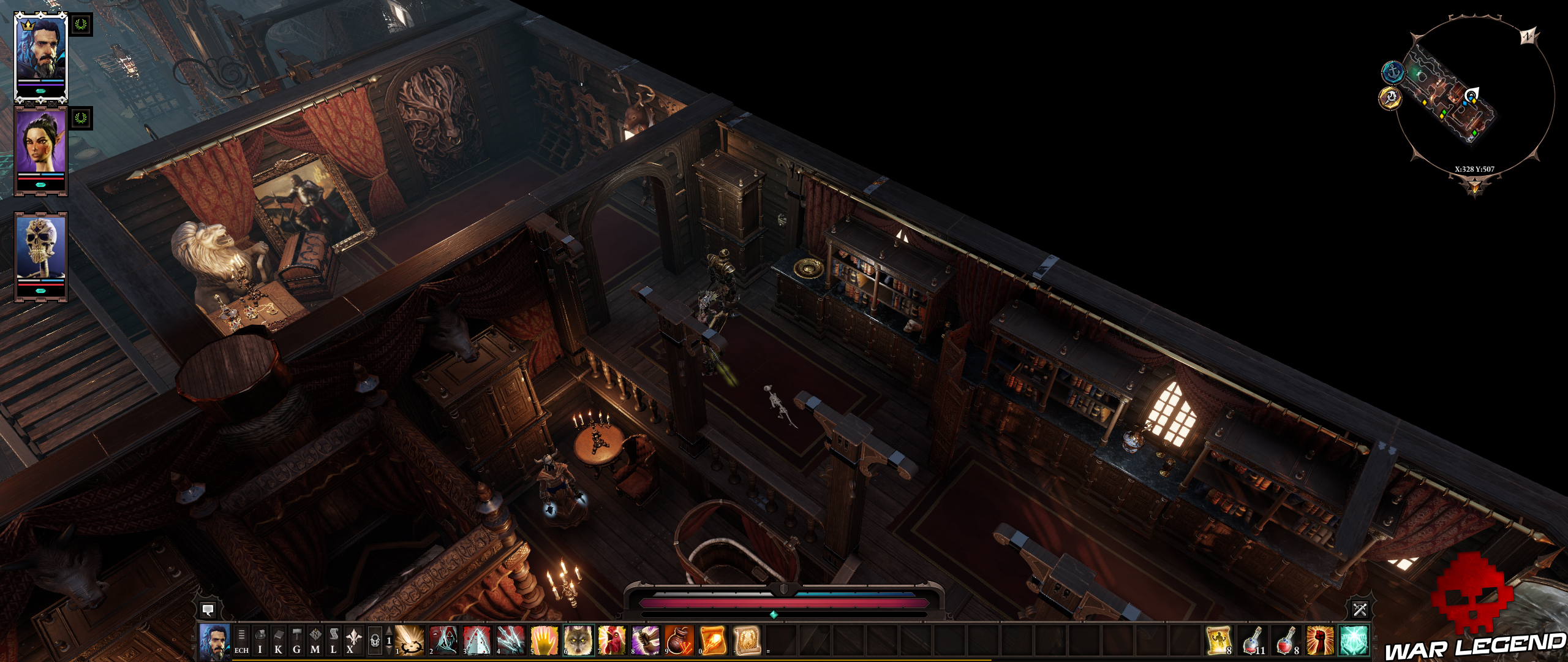Viewport: 1568px width, 662px height.
Task: Use the fireball scroll in the hotbar
Action: click(712, 641)
